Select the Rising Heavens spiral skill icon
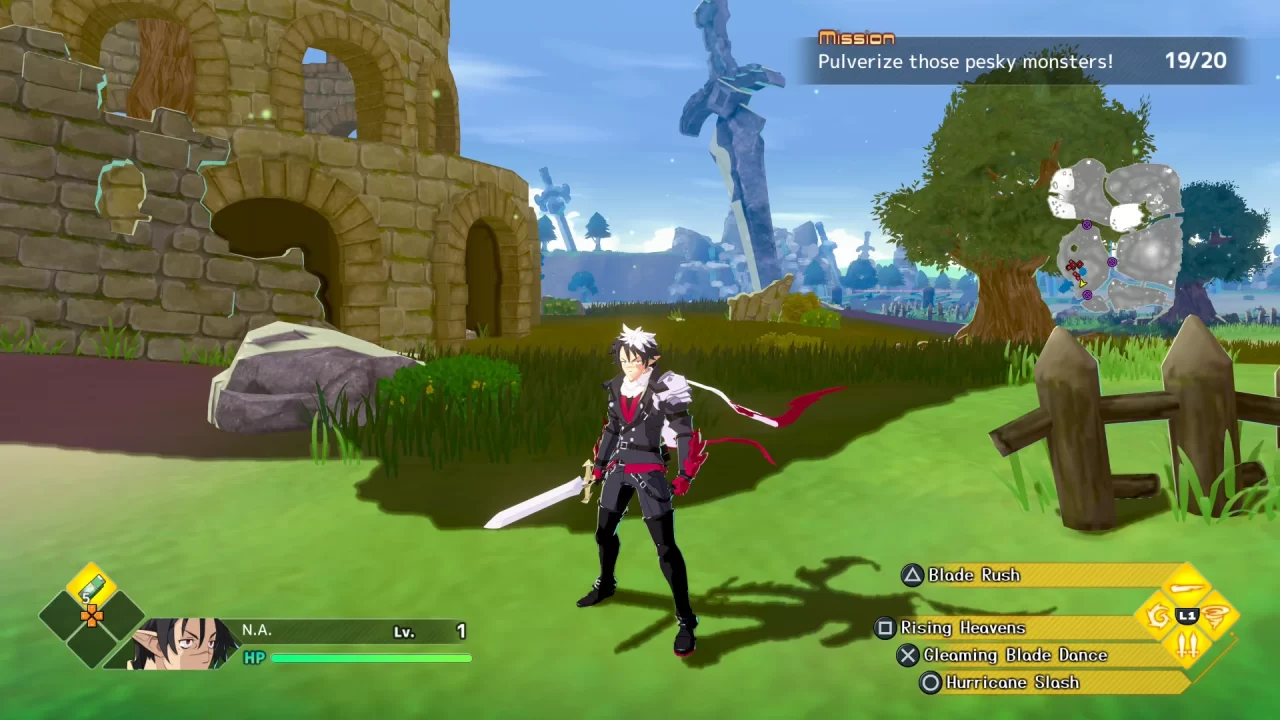 1158,615
